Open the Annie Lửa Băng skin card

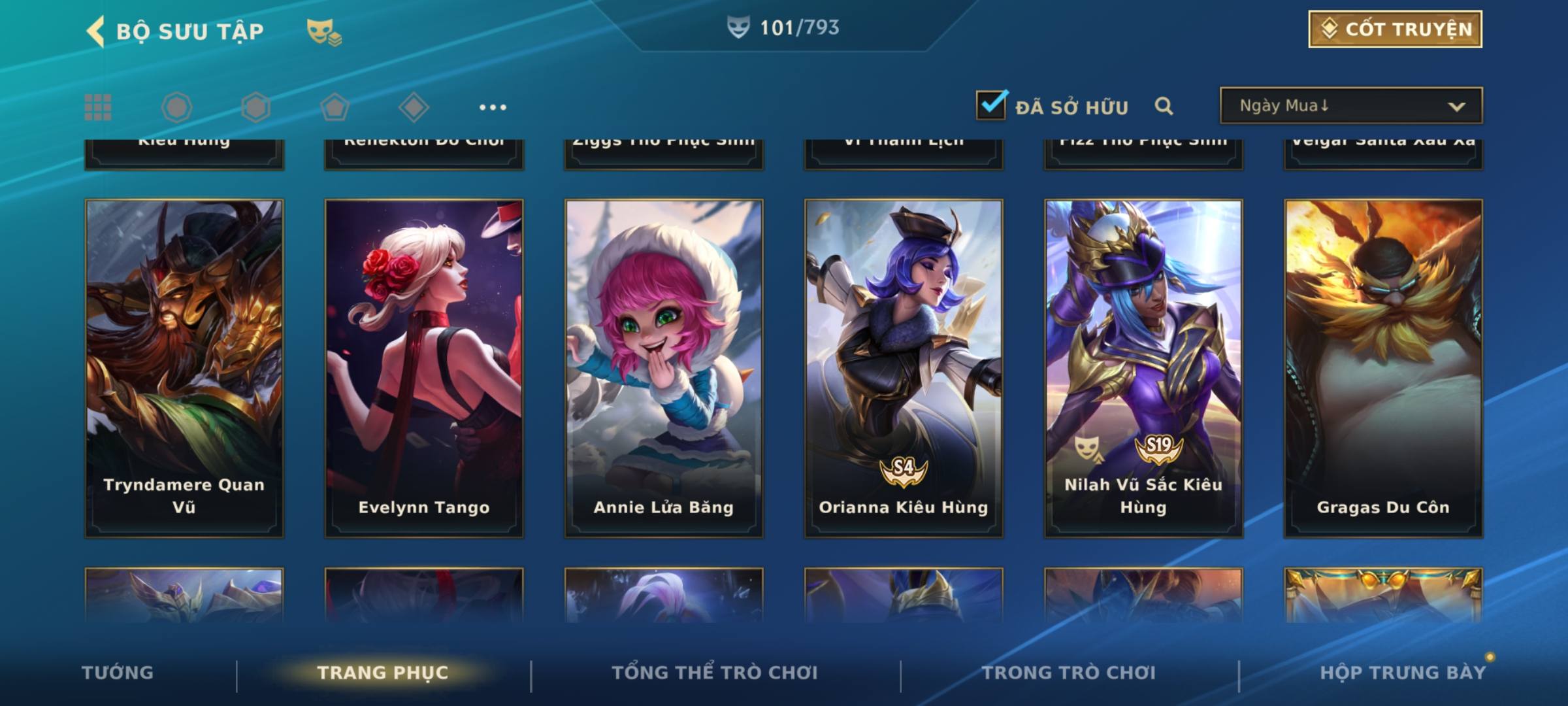(x=664, y=368)
